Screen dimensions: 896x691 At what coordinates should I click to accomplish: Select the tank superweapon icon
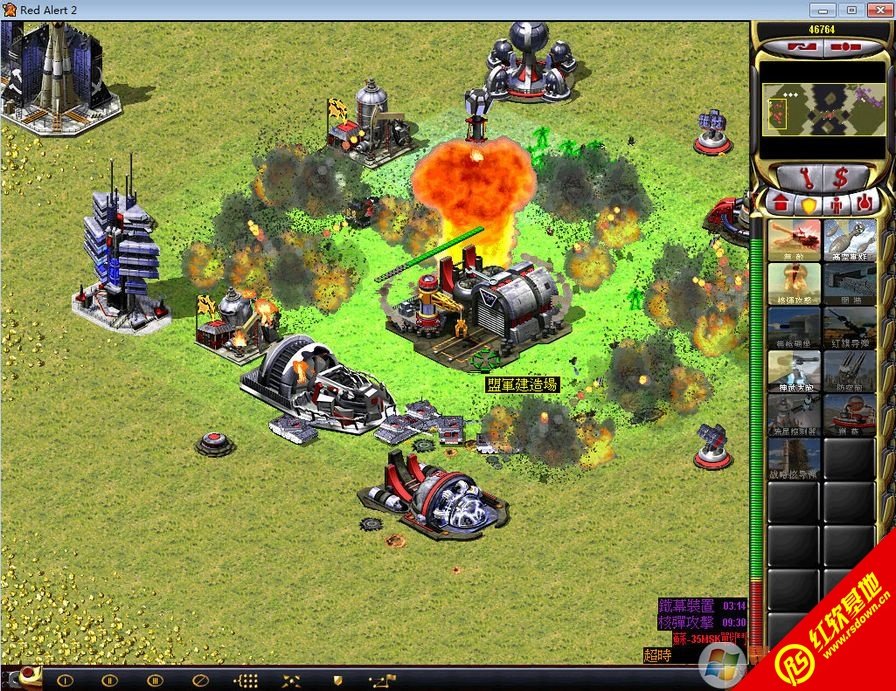click(794, 238)
